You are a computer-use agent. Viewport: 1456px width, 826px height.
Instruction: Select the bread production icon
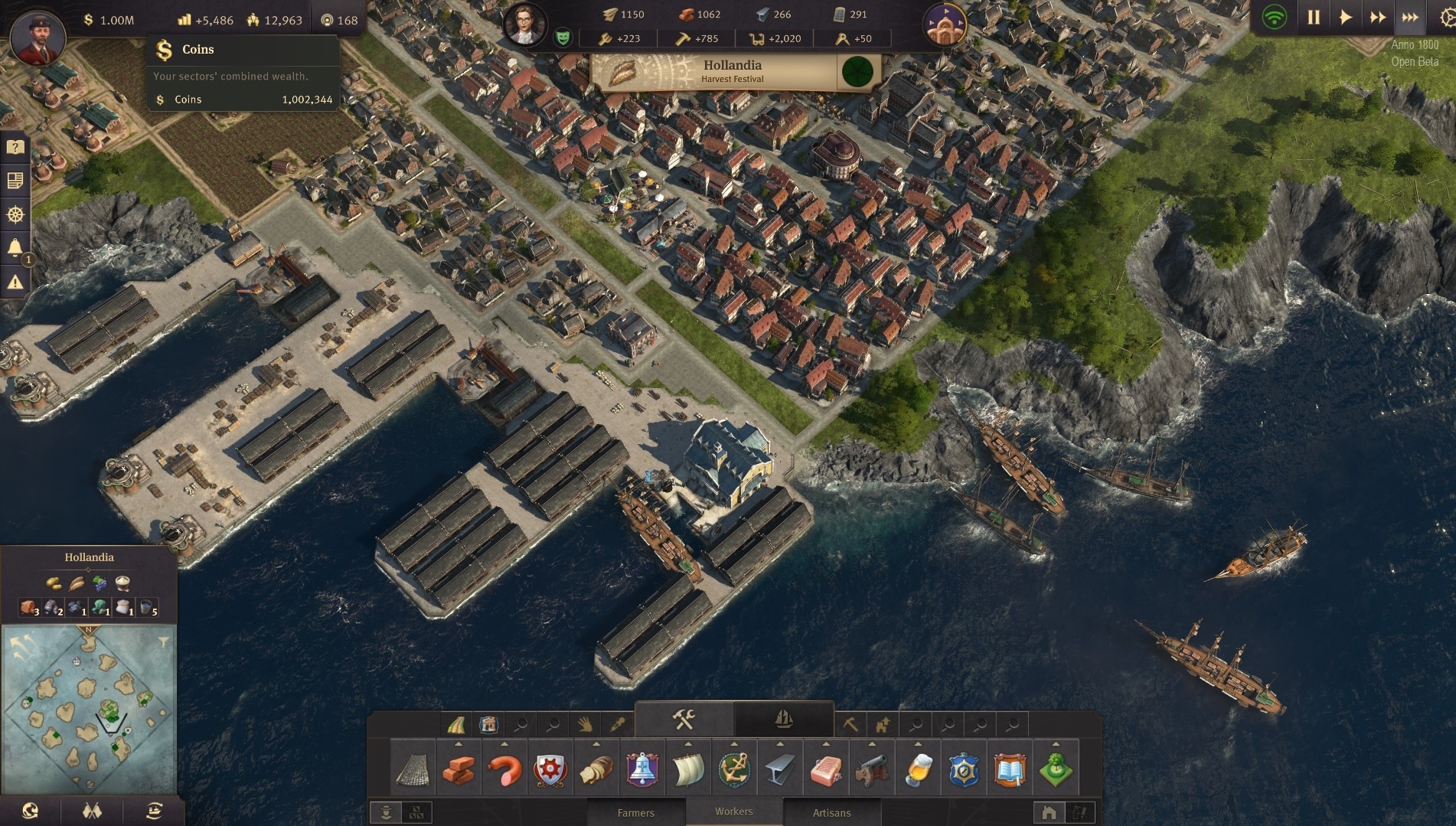coord(596,769)
